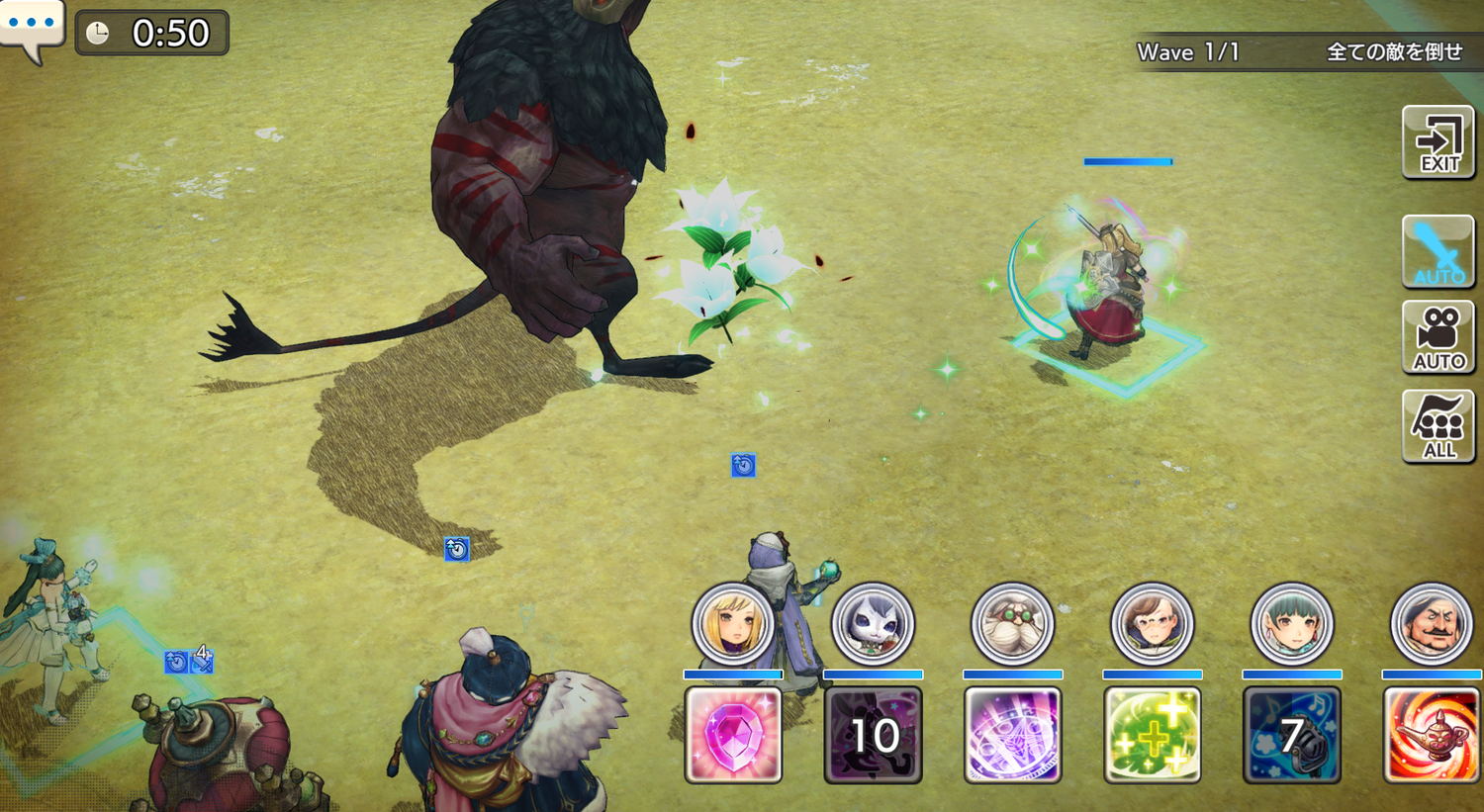Open the chat speech bubble
This screenshot has height=812, width=1484.
pyautogui.click(x=32, y=28)
